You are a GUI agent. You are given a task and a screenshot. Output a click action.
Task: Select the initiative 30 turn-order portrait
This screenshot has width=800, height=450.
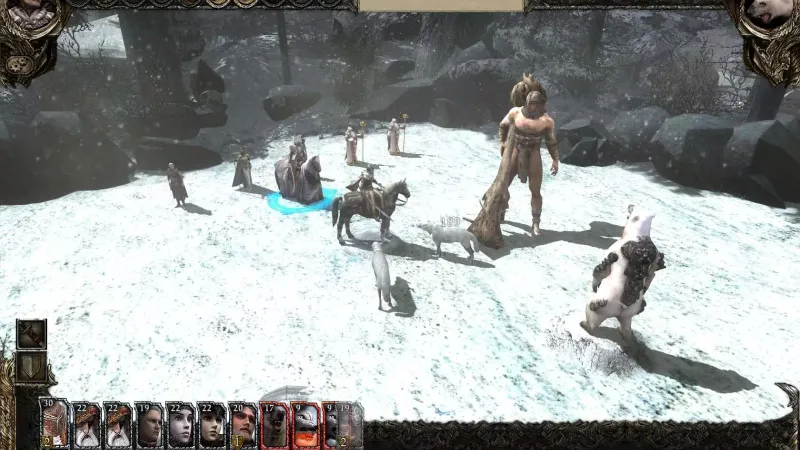(x=55, y=424)
